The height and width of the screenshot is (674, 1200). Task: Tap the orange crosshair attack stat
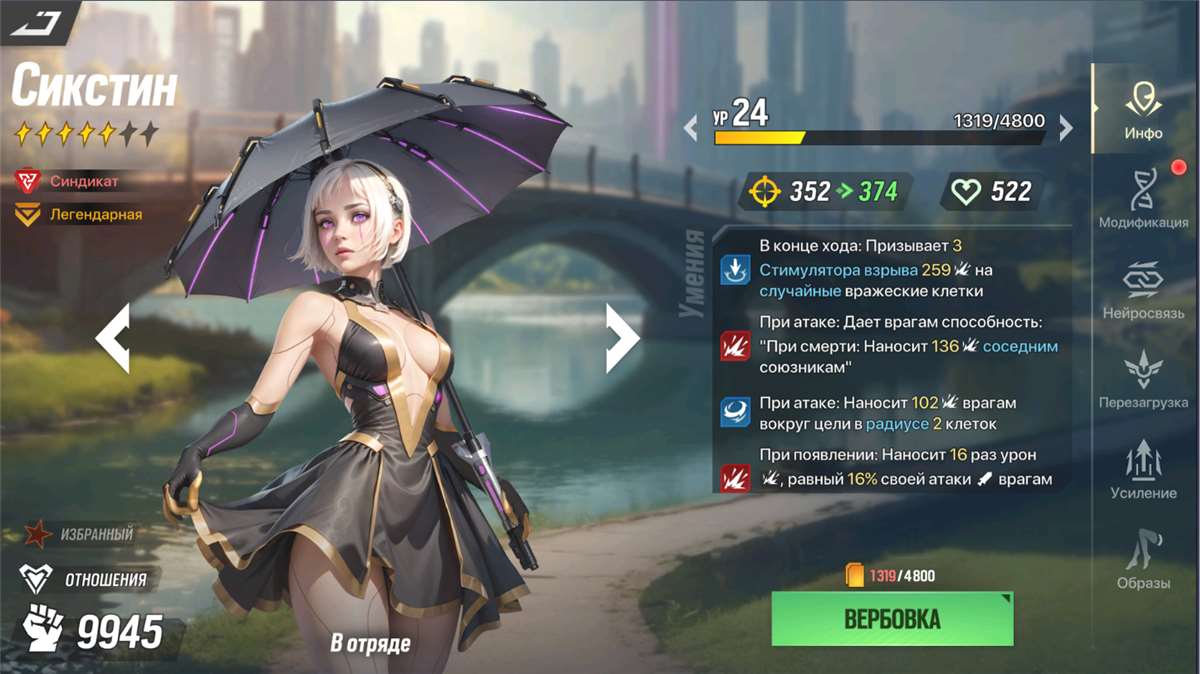(x=764, y=191)
